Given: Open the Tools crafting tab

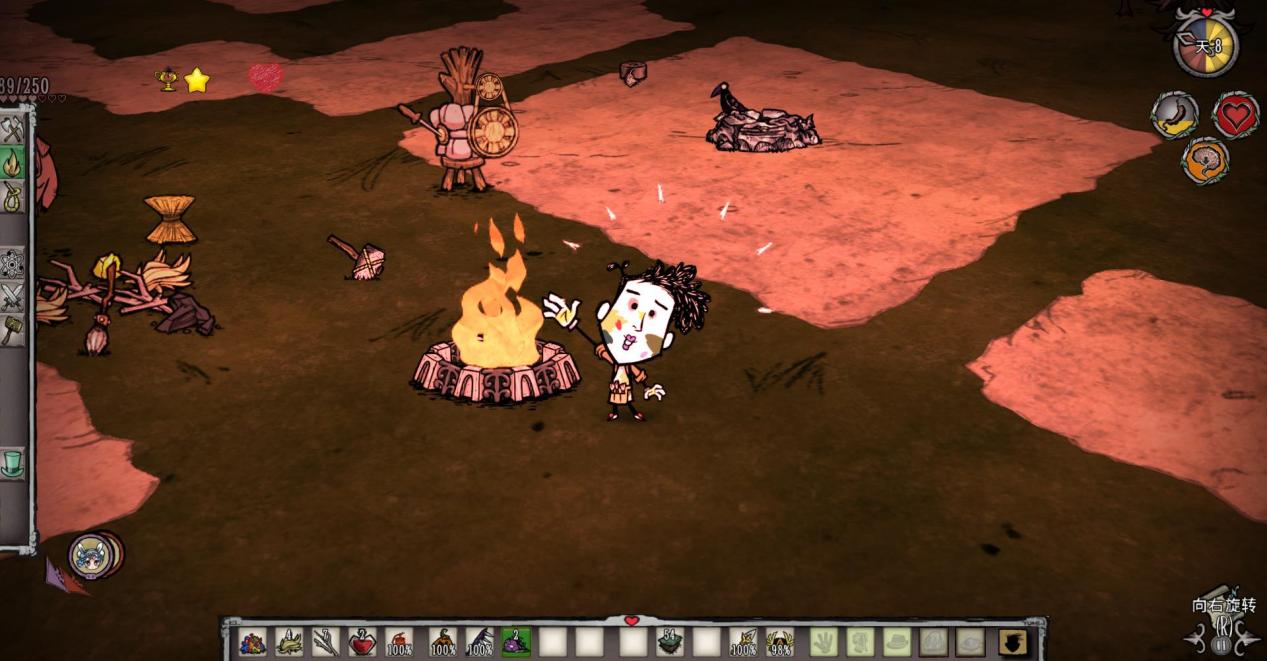Looking at the screenshot, I should pos(12,130).
